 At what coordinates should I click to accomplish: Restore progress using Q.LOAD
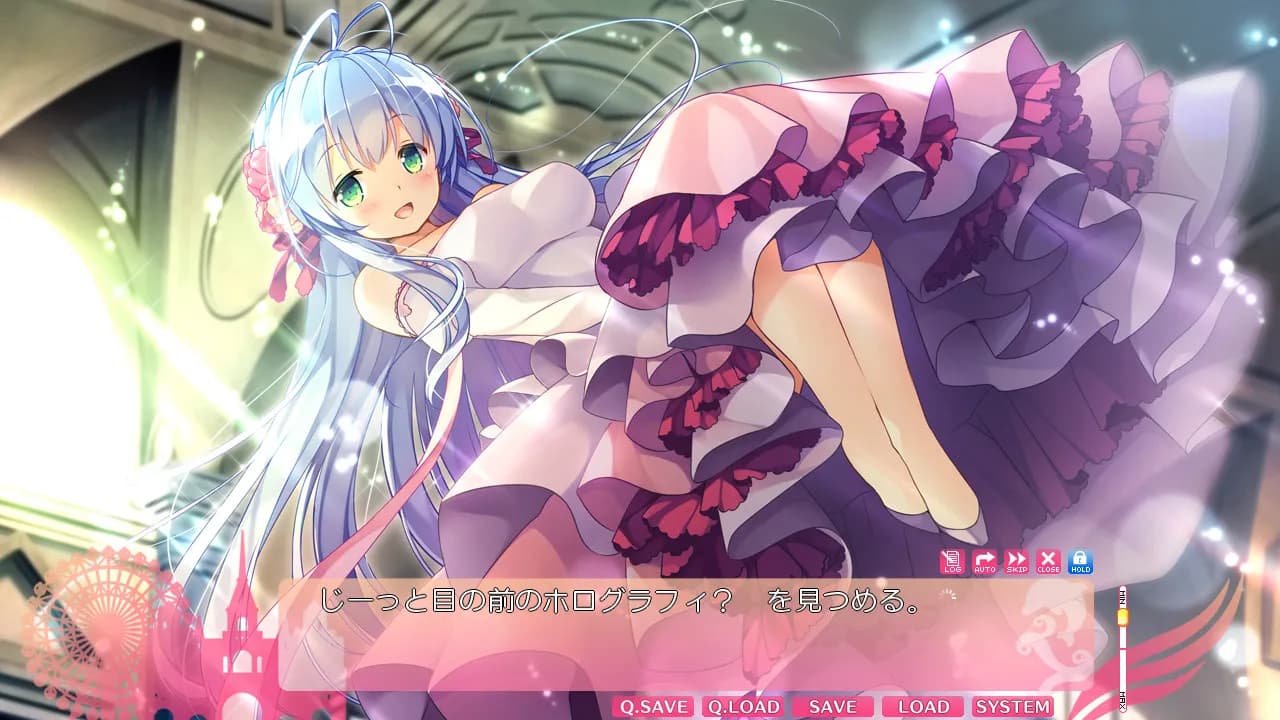pyautogui.click(x=744, y=706)
